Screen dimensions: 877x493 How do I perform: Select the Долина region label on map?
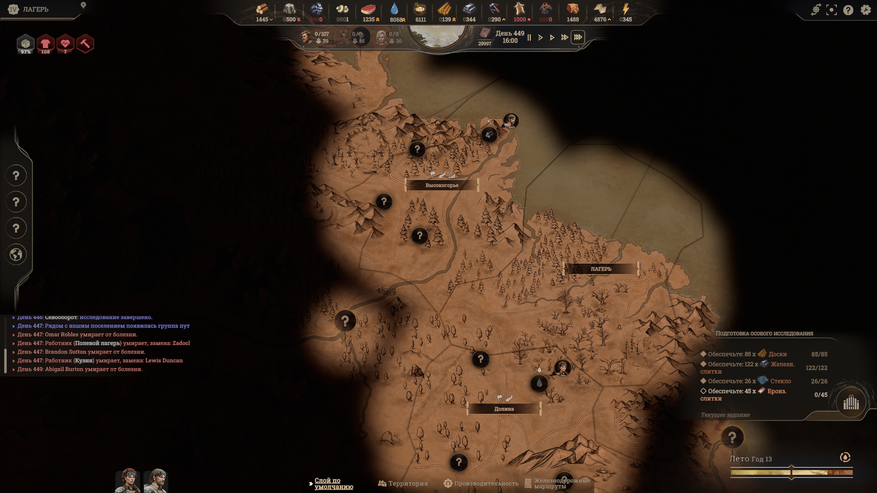(x=504, y=409)
